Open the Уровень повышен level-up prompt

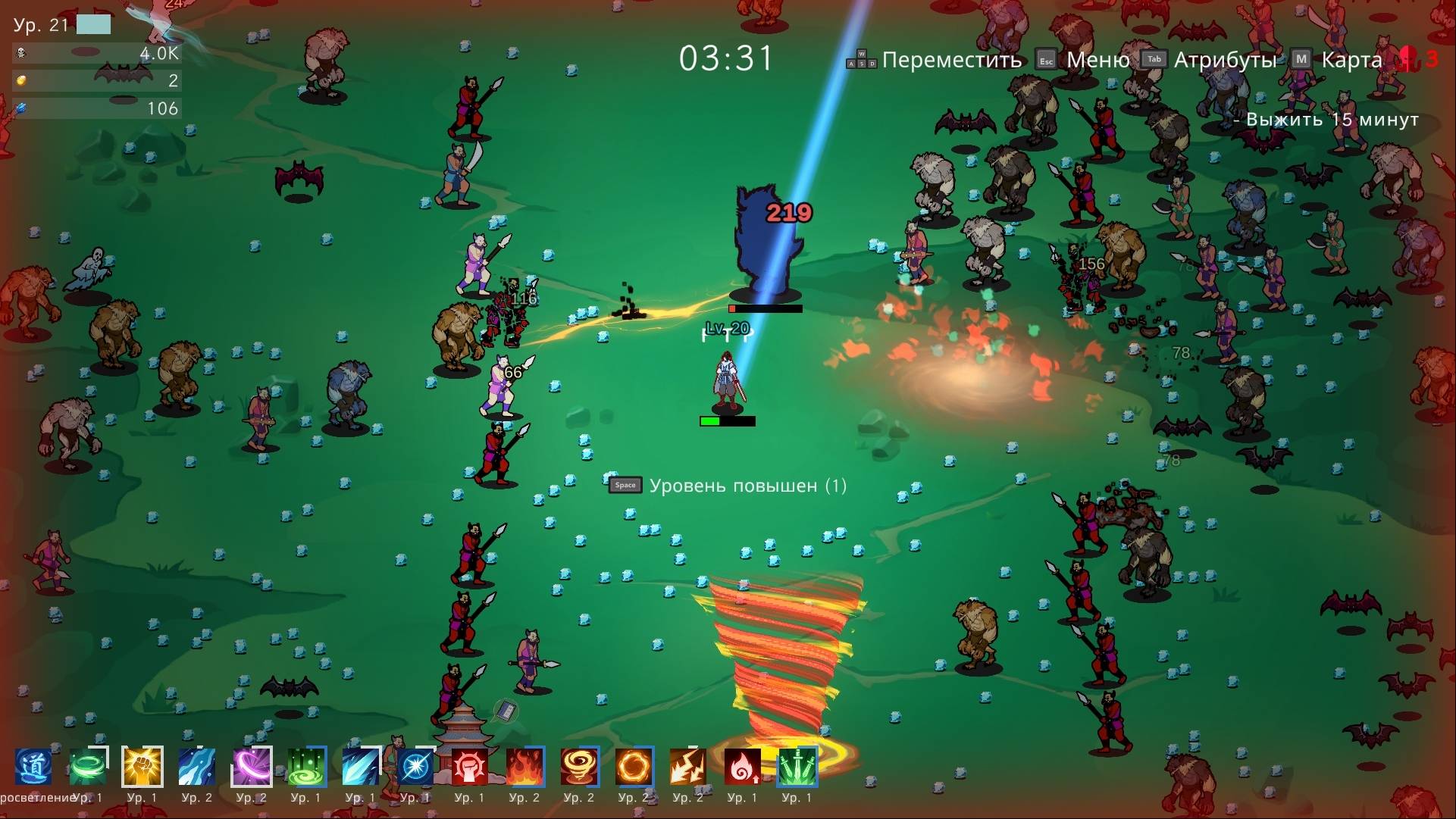click(x=747, y=486)
